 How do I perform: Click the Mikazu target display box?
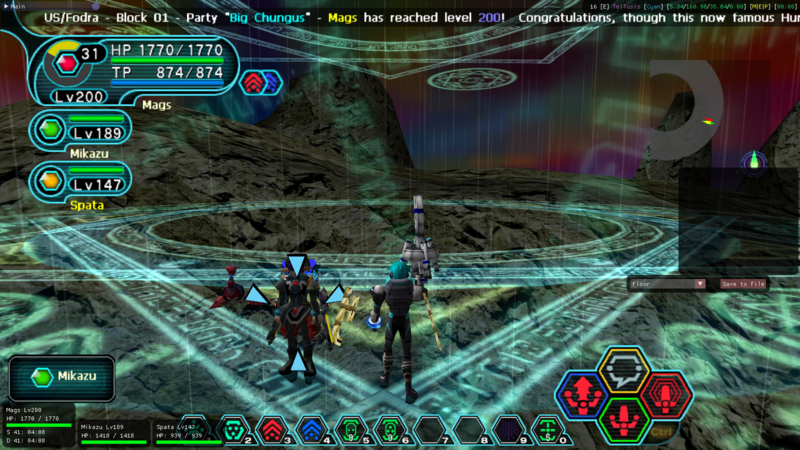click(62, 377)
